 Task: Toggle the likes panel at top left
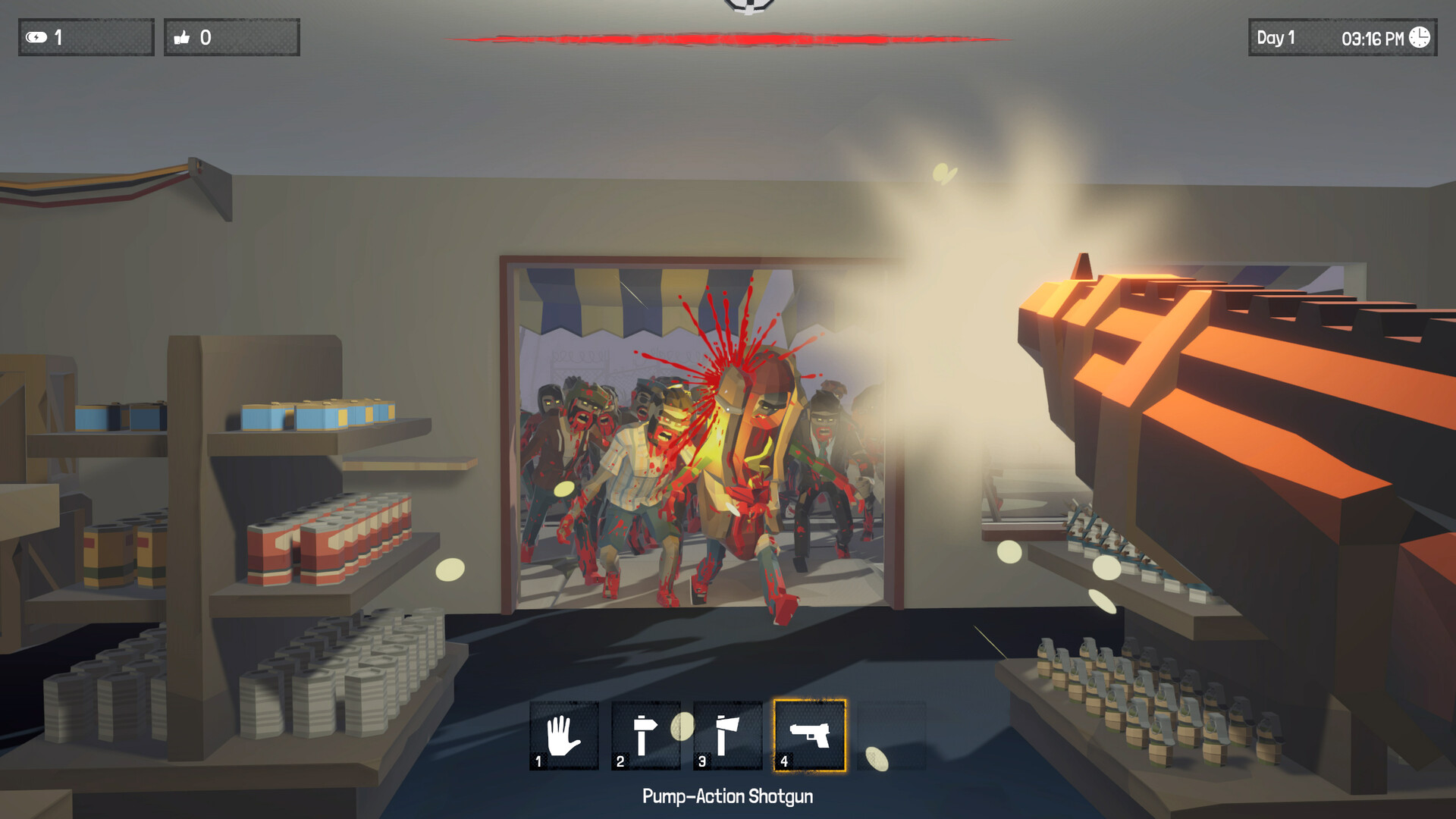point(231,36)
